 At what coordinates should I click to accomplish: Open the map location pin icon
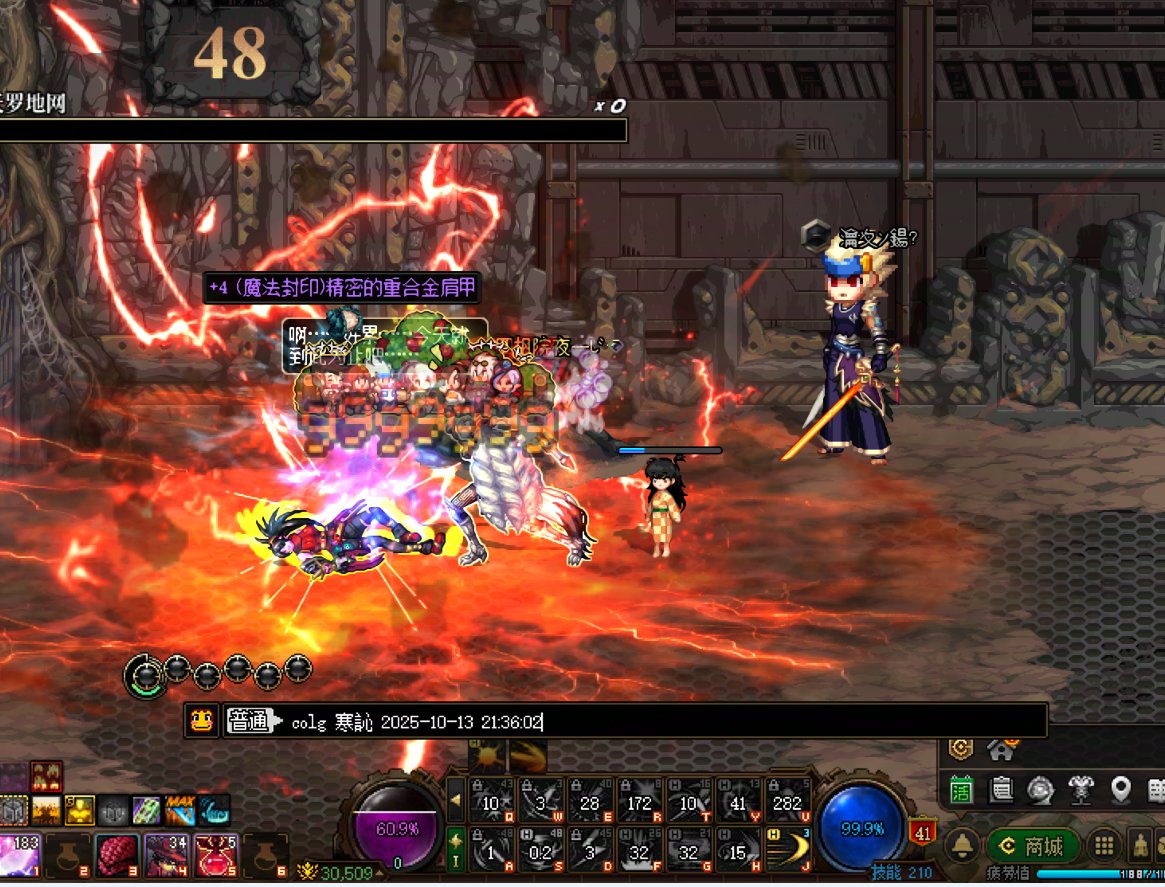tap(1120, 790)
